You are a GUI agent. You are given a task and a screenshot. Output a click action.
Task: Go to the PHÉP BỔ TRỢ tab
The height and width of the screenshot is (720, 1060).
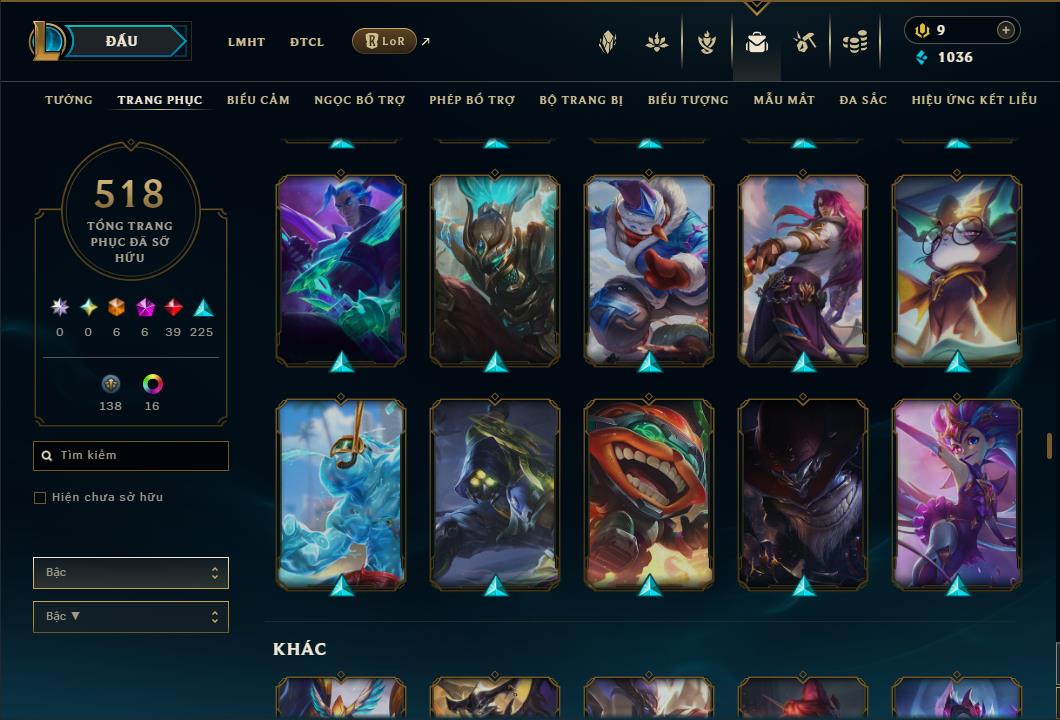pos(472,100)
